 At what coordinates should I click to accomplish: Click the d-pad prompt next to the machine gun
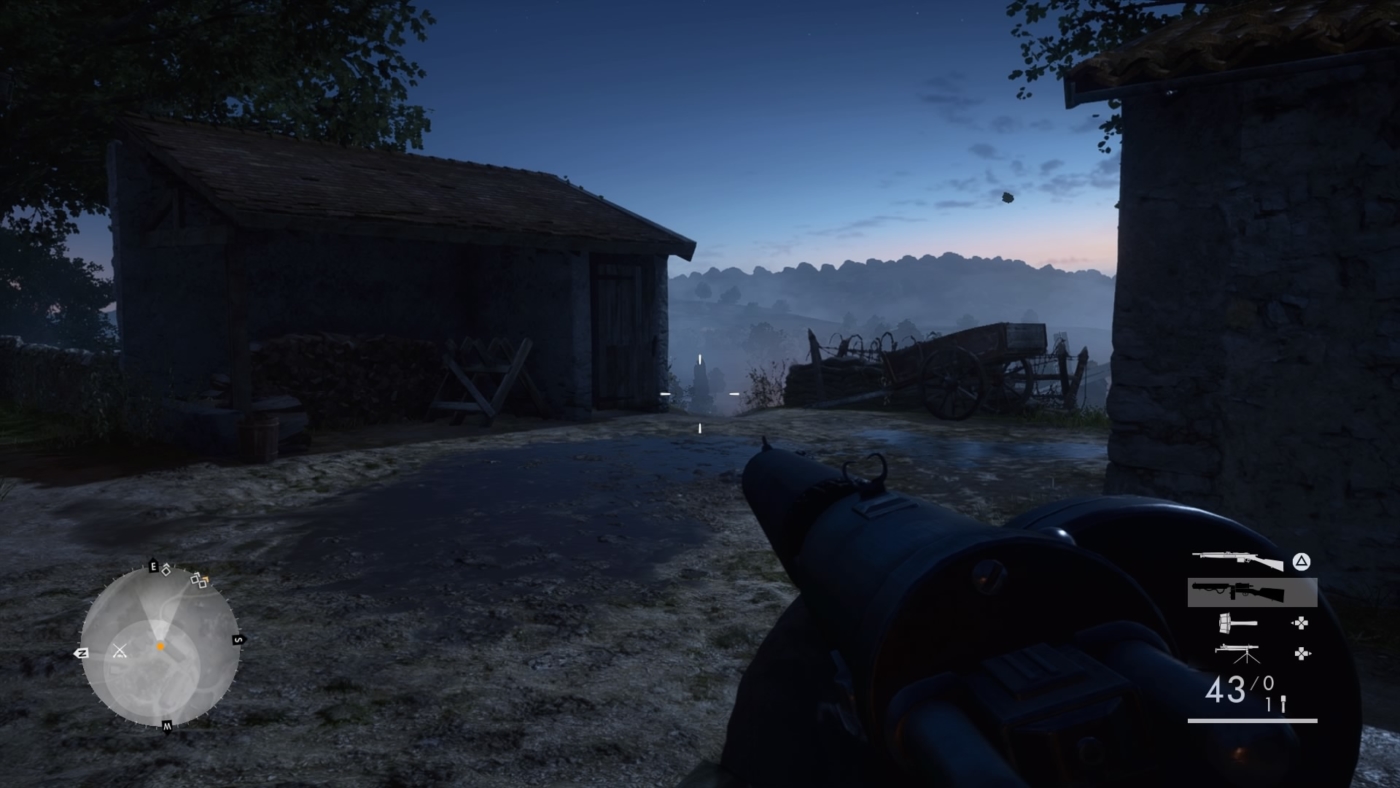coord(1300,652)
